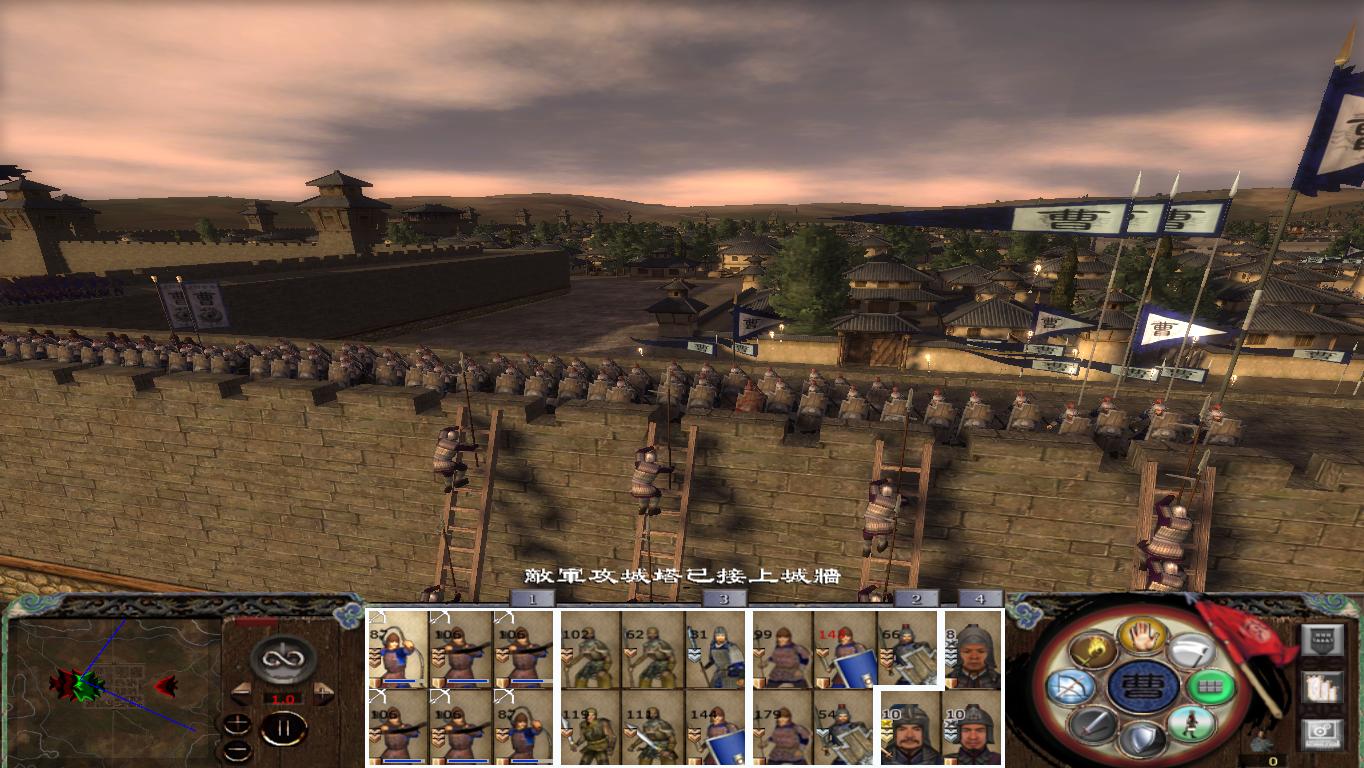Activate group formation with the green grid icon

tap(1211, 685)
